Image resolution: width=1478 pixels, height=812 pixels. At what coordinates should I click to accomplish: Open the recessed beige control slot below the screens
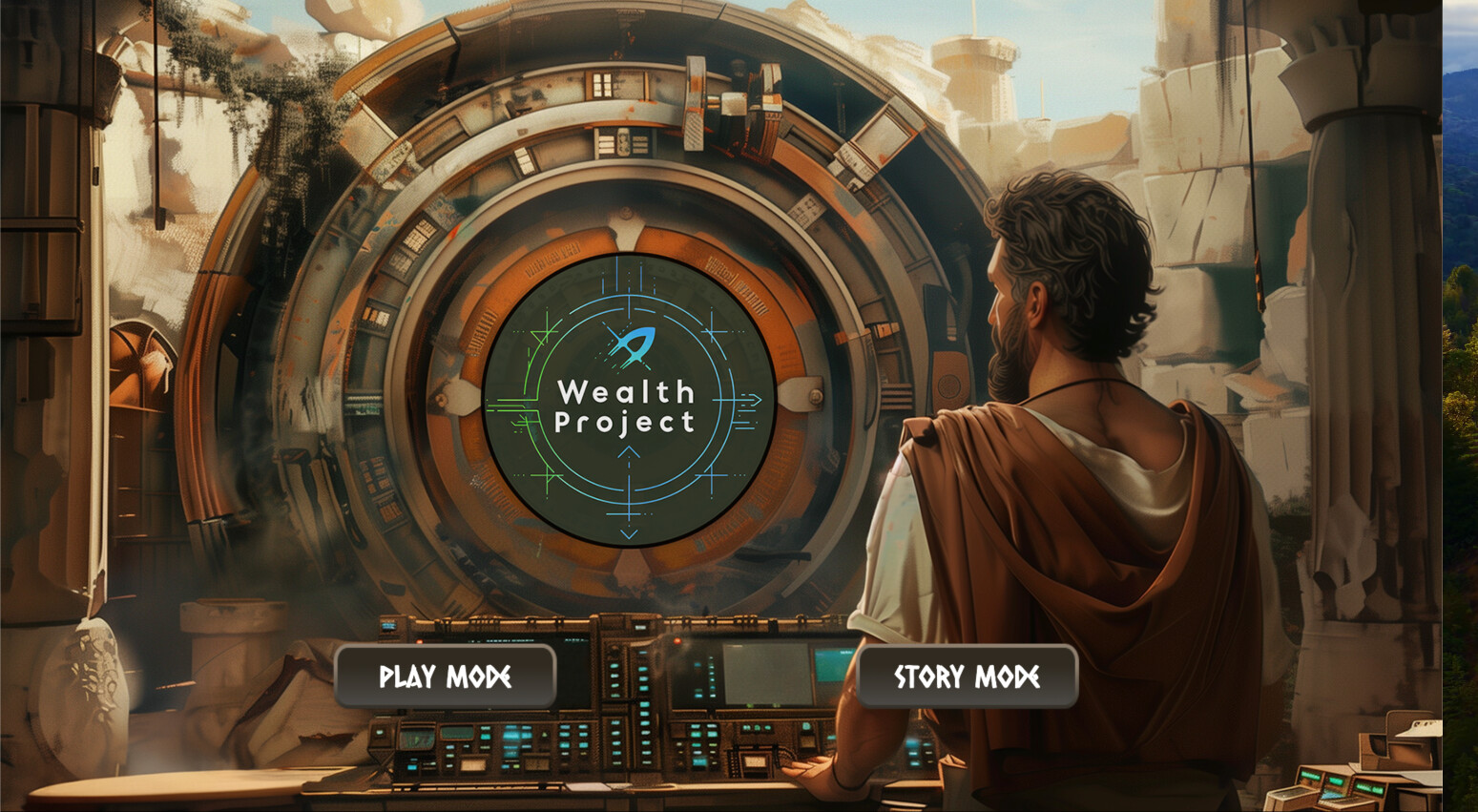474,763
